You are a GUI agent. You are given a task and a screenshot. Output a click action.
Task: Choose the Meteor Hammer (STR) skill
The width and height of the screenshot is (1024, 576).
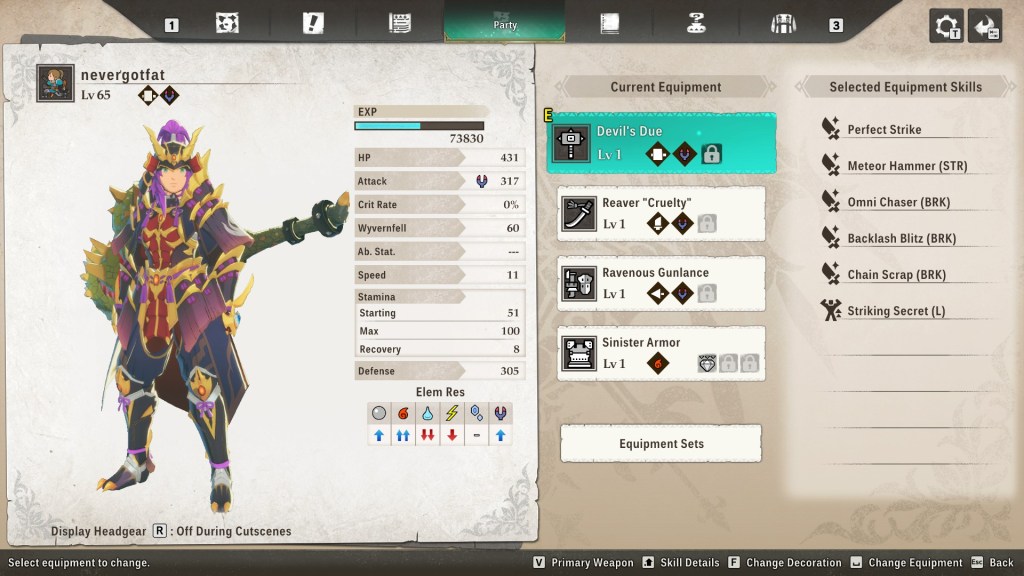(x=906, y=166)
